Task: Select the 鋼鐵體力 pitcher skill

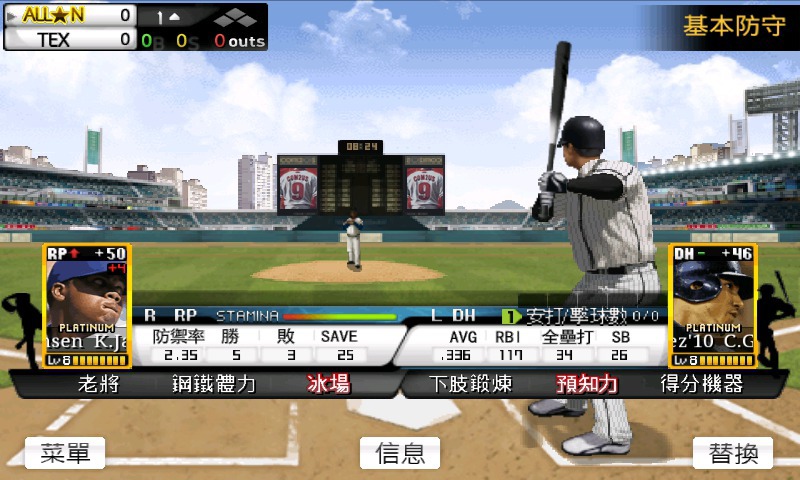Action: (214, 383)
